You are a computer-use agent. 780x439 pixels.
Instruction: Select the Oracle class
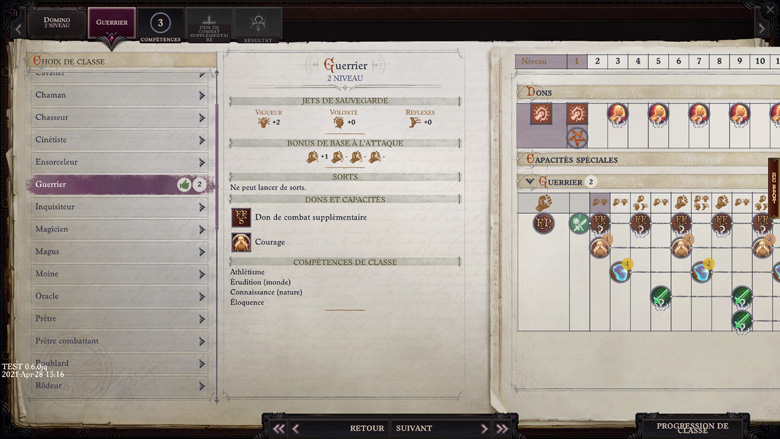pyautogui.click(x=118, y=296)
